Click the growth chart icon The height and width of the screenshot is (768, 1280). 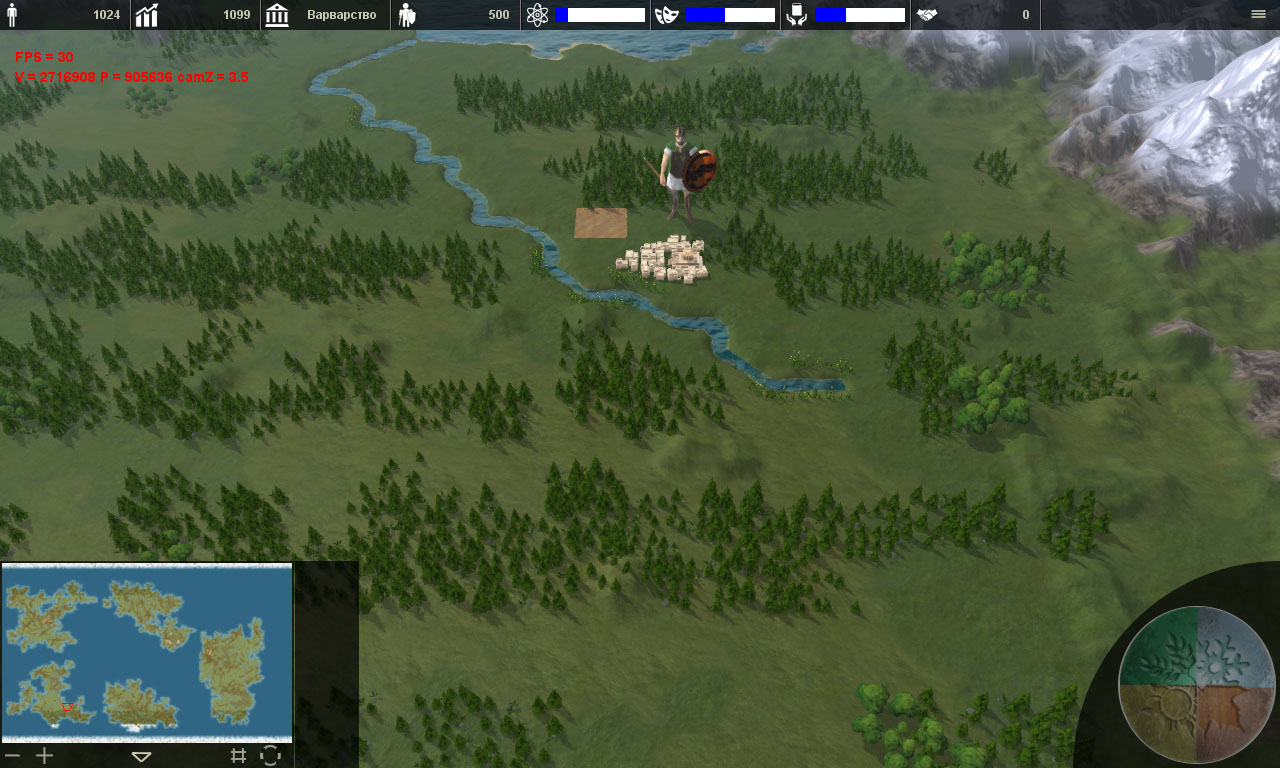click(147, 15)
